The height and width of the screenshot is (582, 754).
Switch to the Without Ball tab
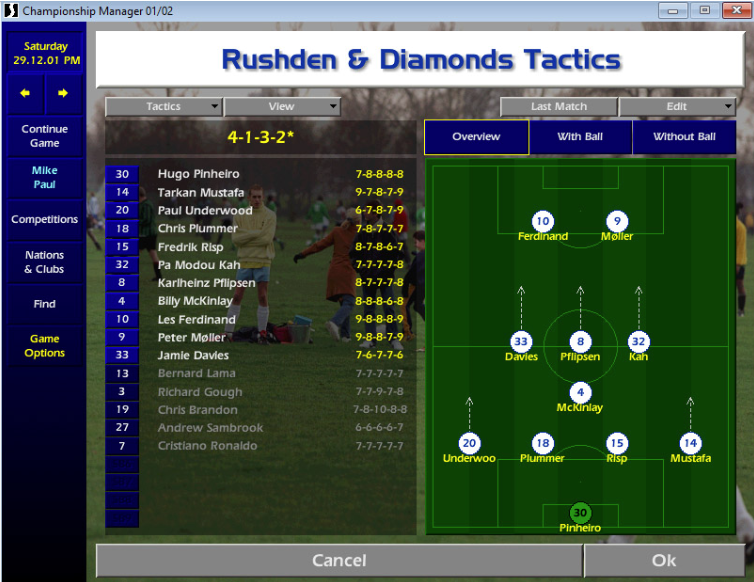coord(684,137)
